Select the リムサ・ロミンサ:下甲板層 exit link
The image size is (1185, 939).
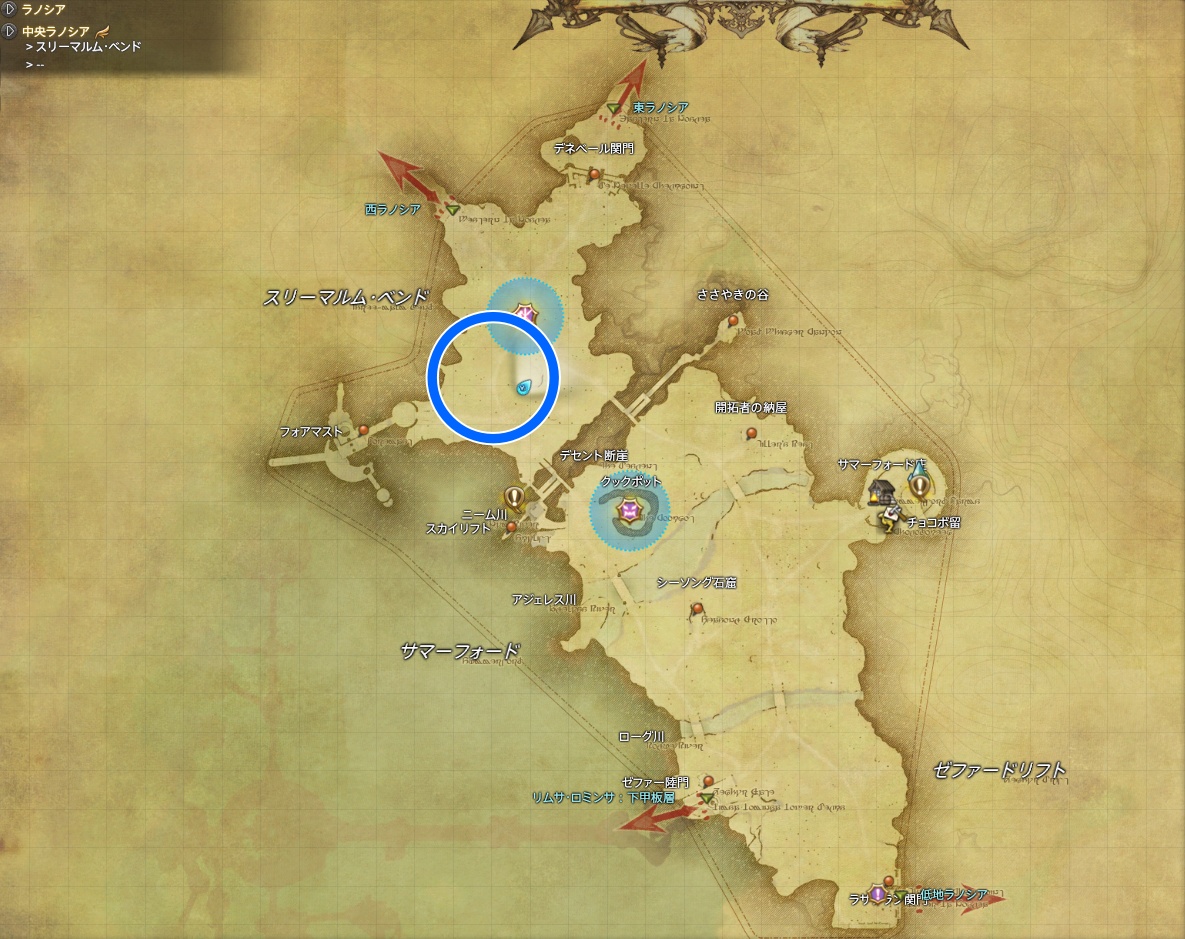tap(603, 798)
